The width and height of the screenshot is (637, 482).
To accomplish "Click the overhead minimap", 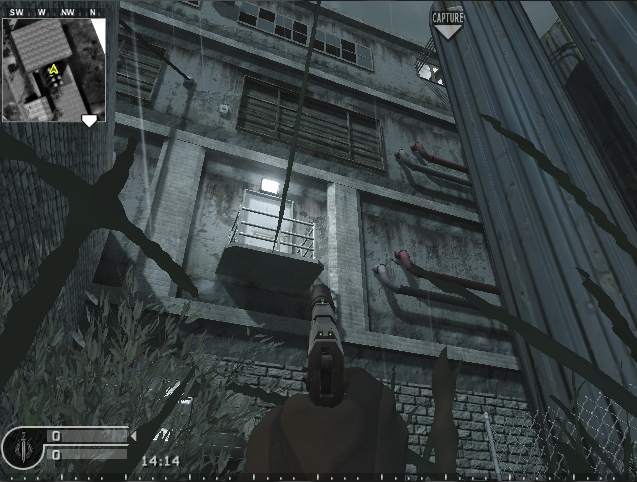I will [53, 68].
